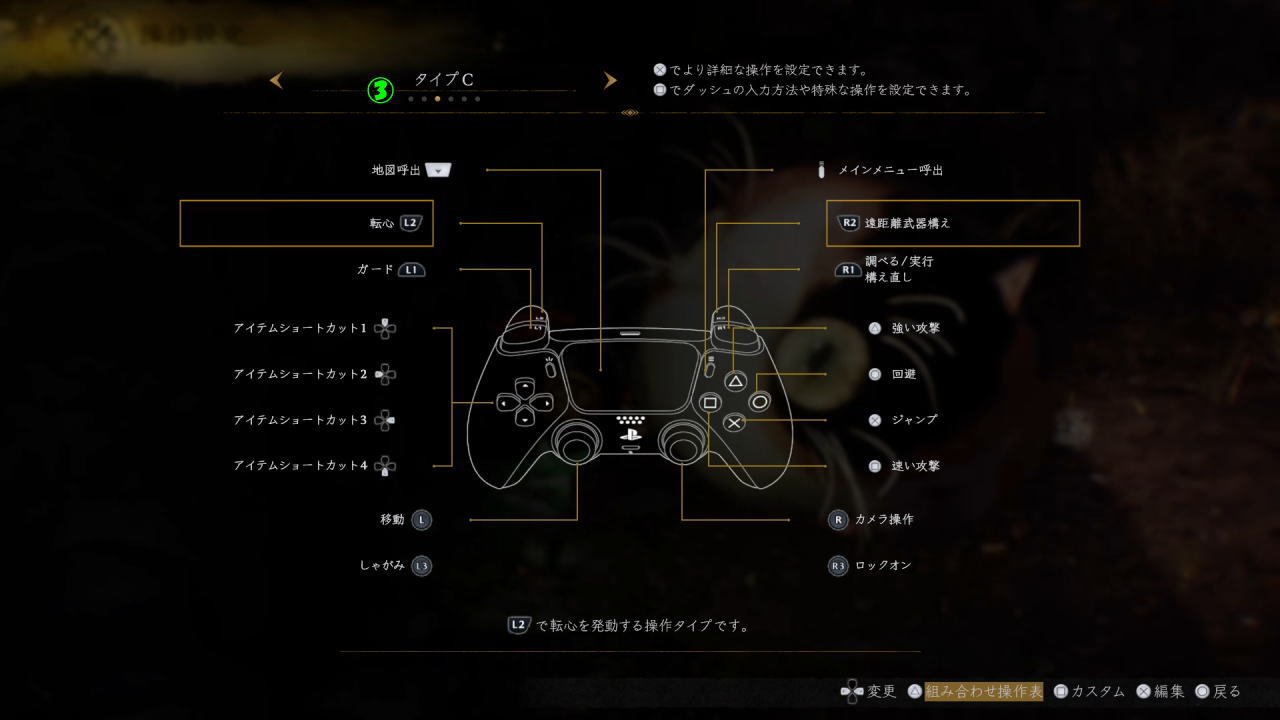This screenshot has width=1280, height=720.
Task: Click the R2 遠距離式器構え icon
Action: pyautogui.click(x=848, y=222)
